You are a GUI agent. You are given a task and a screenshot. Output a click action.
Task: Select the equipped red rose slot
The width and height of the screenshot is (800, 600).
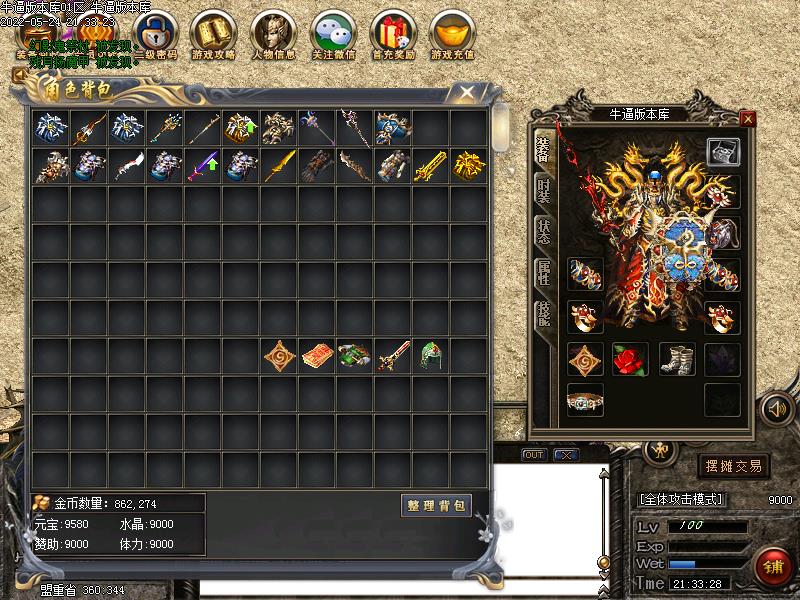[x=630, y=358]
